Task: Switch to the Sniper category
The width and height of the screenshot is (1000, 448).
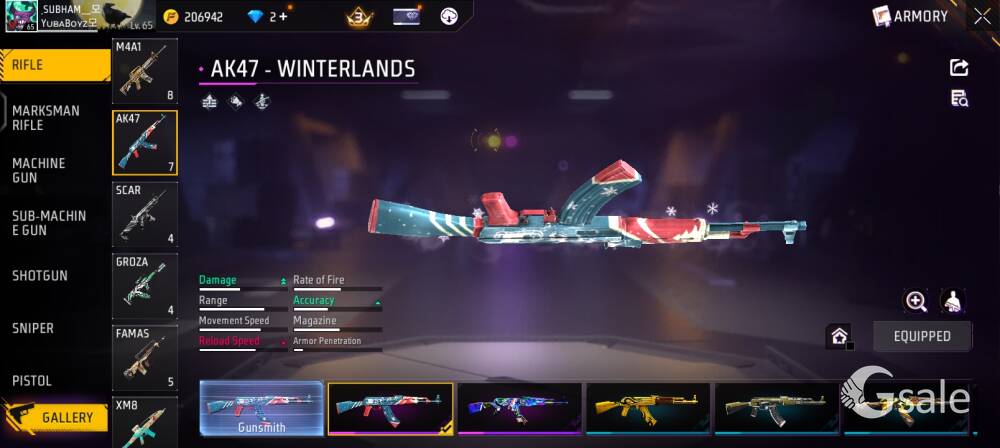Action: click(x=33, y=328)
